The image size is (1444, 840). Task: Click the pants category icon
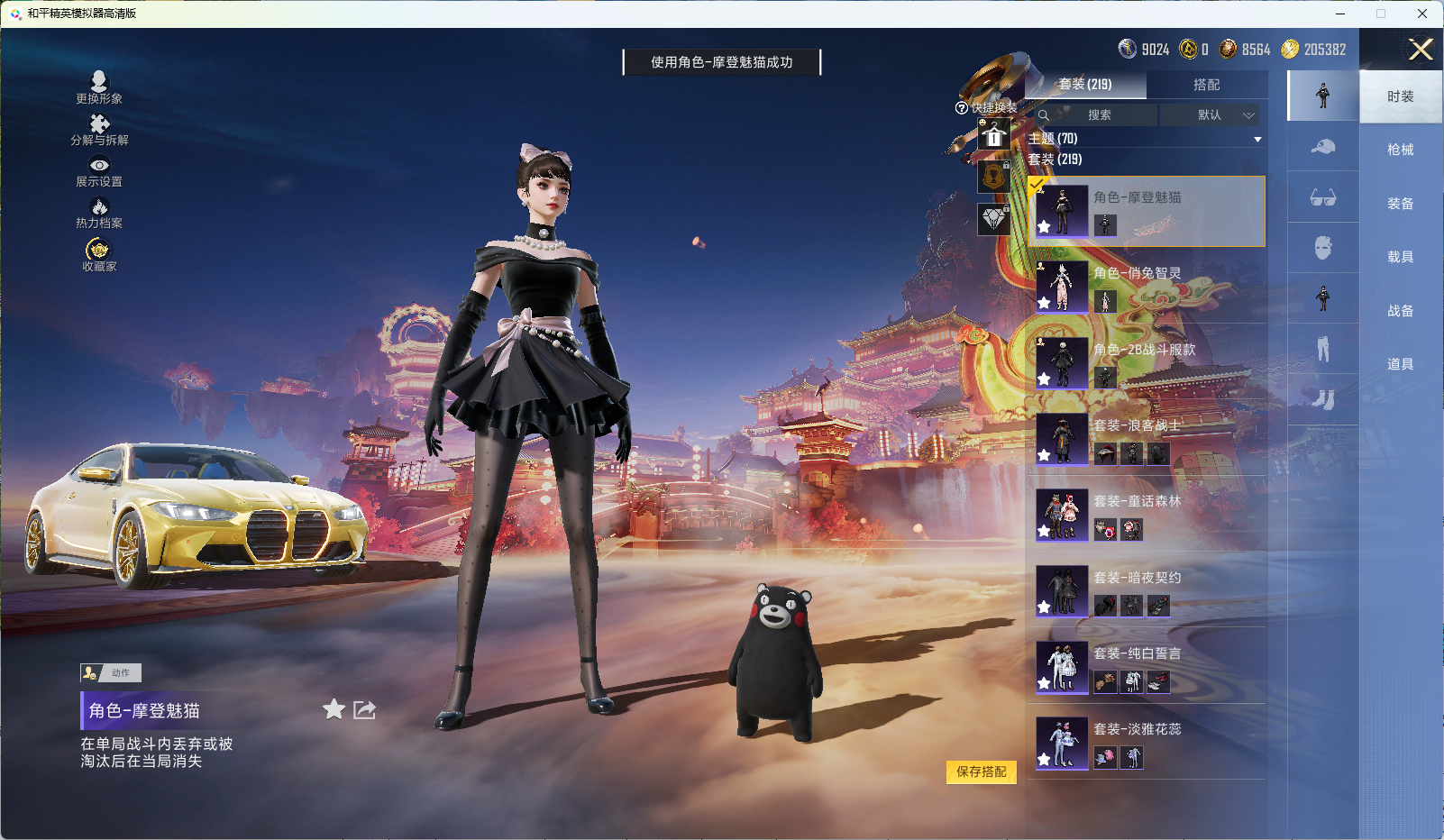(1322, 349)
